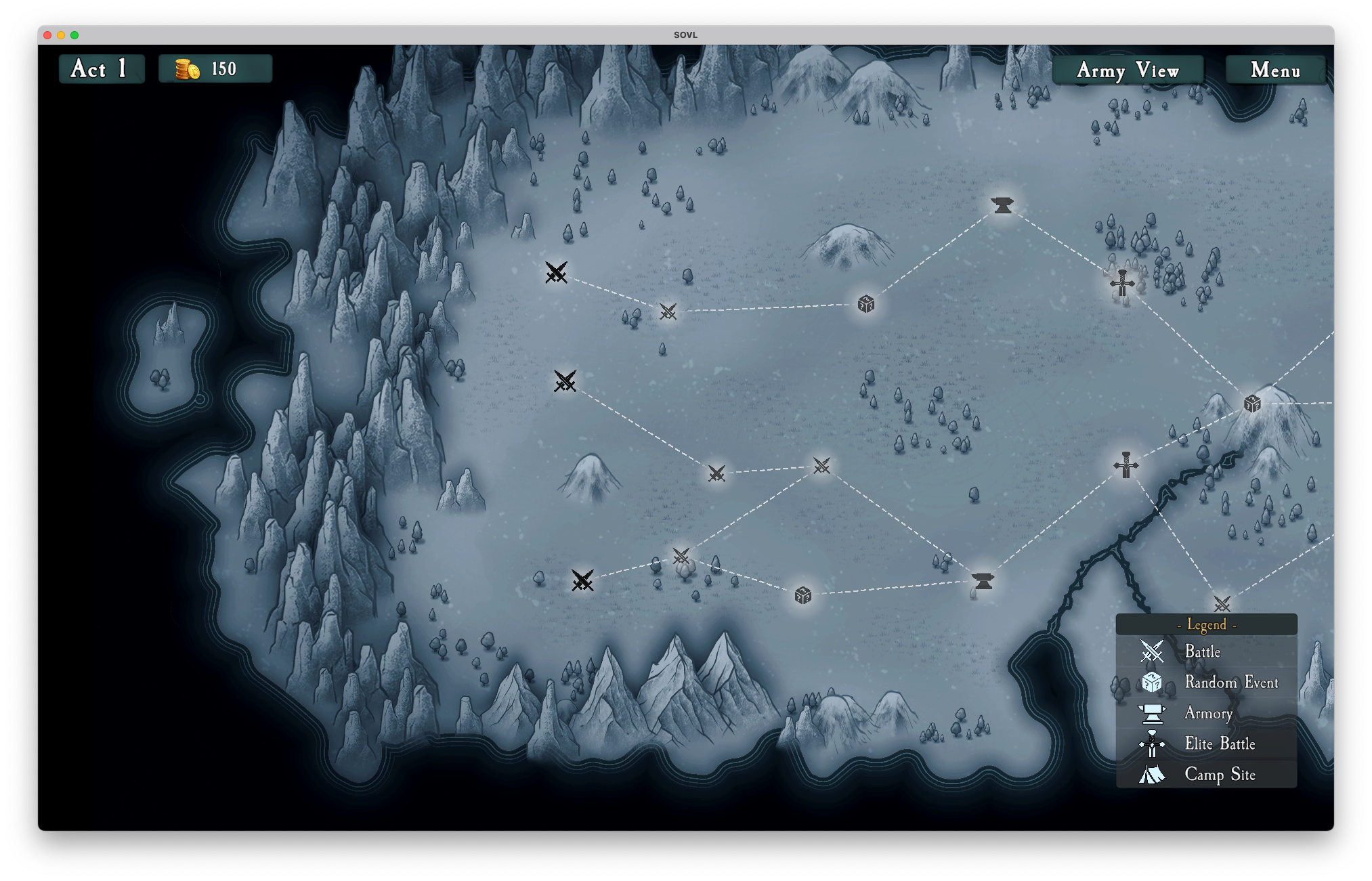
Task: Visit the armory anvil node at the top
Action: click(1002, 205)
